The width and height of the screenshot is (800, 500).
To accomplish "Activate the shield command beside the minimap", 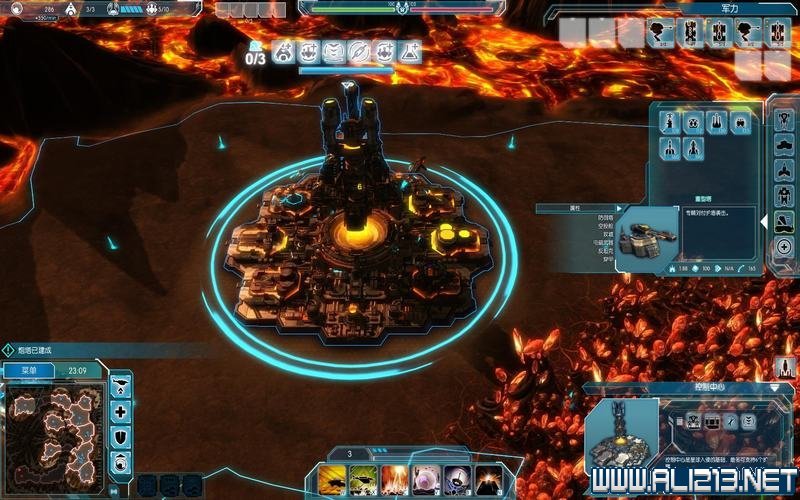I will (121, 436).
